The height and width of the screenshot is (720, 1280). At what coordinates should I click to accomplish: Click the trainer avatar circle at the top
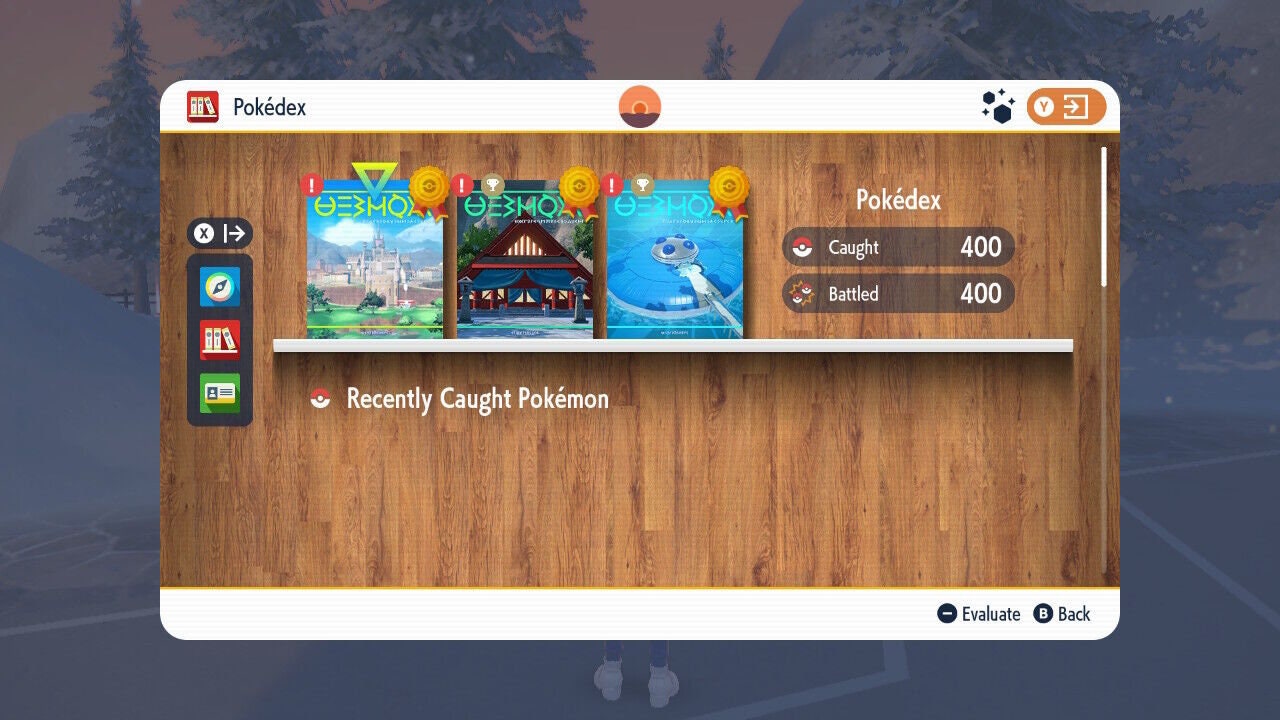click(x=638, y=104)
